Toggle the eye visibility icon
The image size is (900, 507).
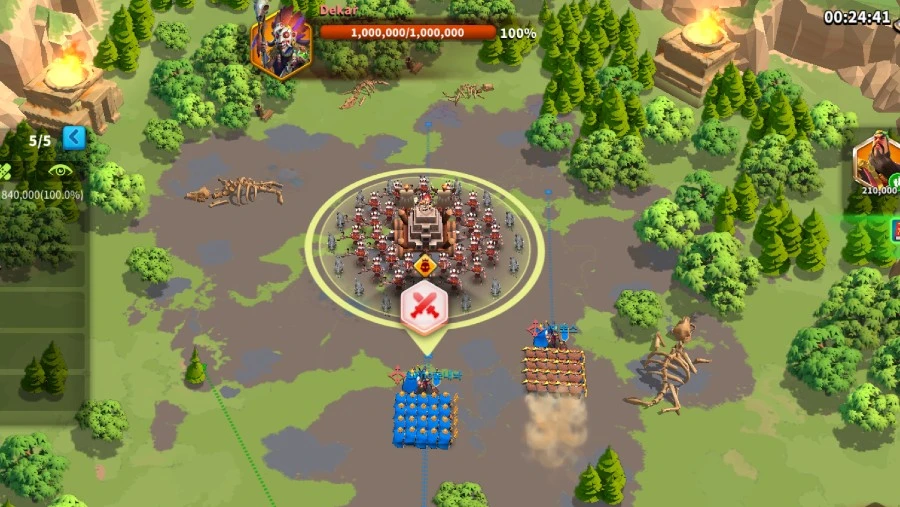tap(60, 171)
